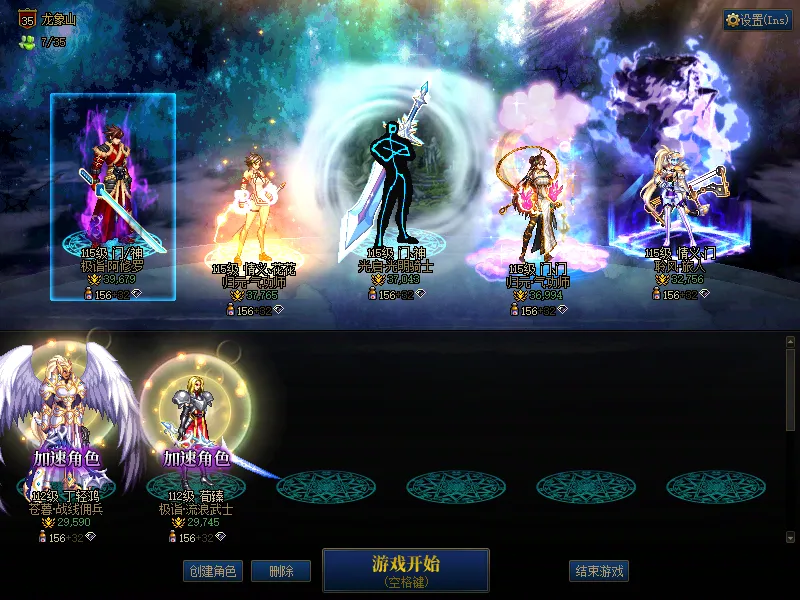Open the 设置 settings menu
The image size is (800, 600).
pyautogui.click(x=758, y=20)
